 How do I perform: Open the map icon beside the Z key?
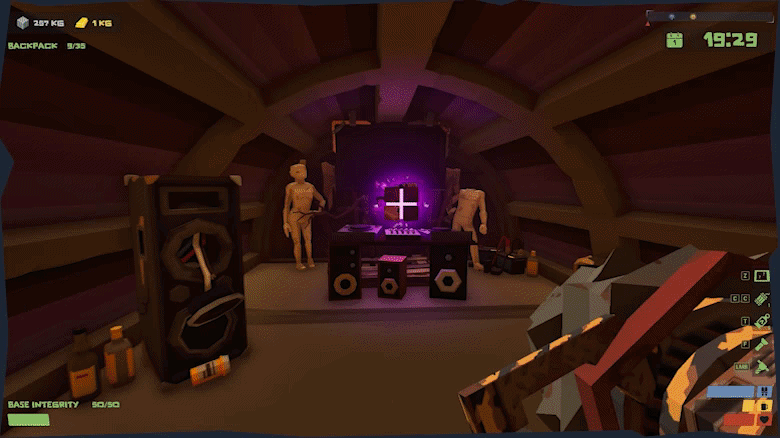point(762,275)
